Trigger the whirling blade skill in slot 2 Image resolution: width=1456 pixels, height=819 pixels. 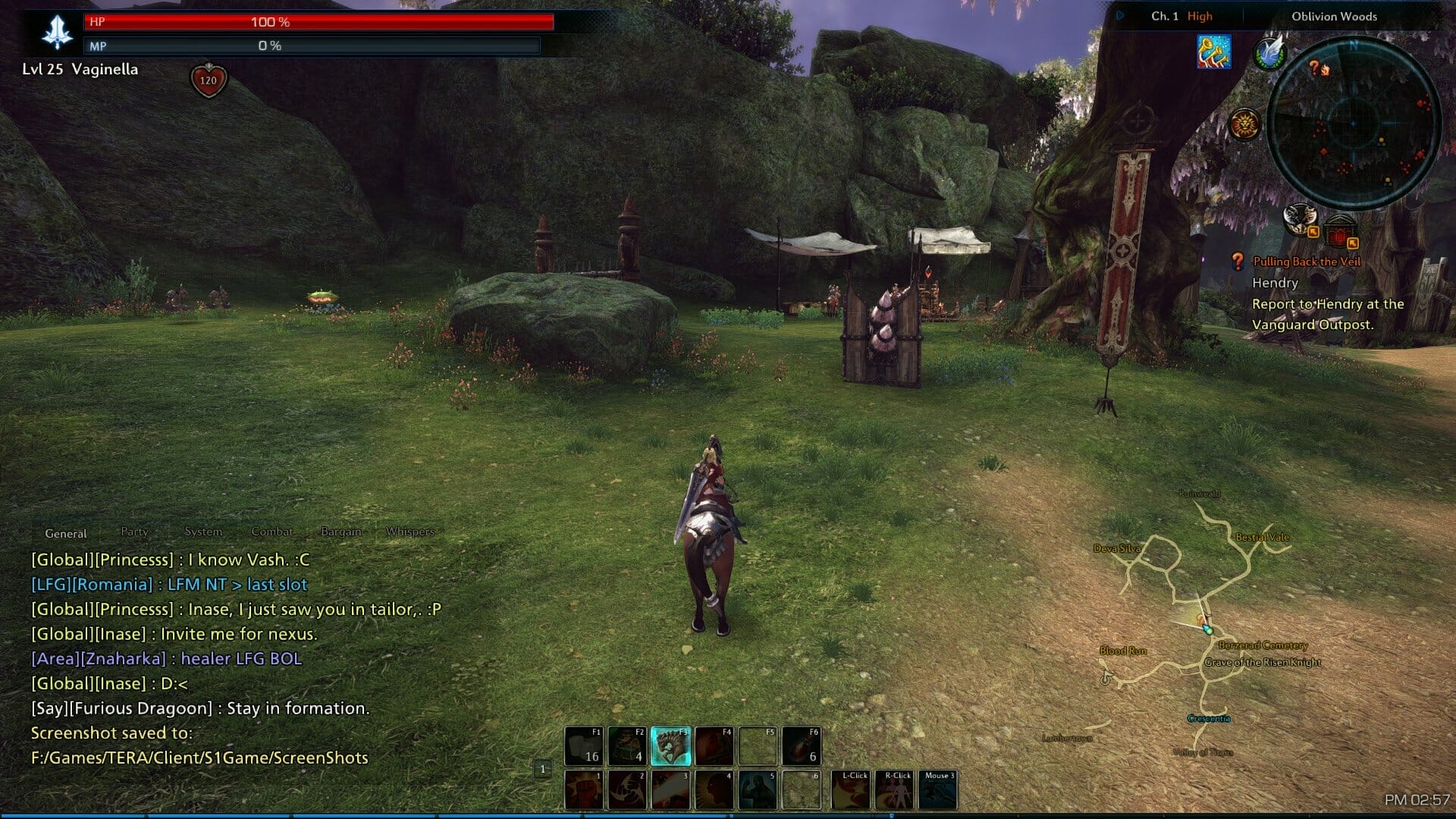[628, 790]
